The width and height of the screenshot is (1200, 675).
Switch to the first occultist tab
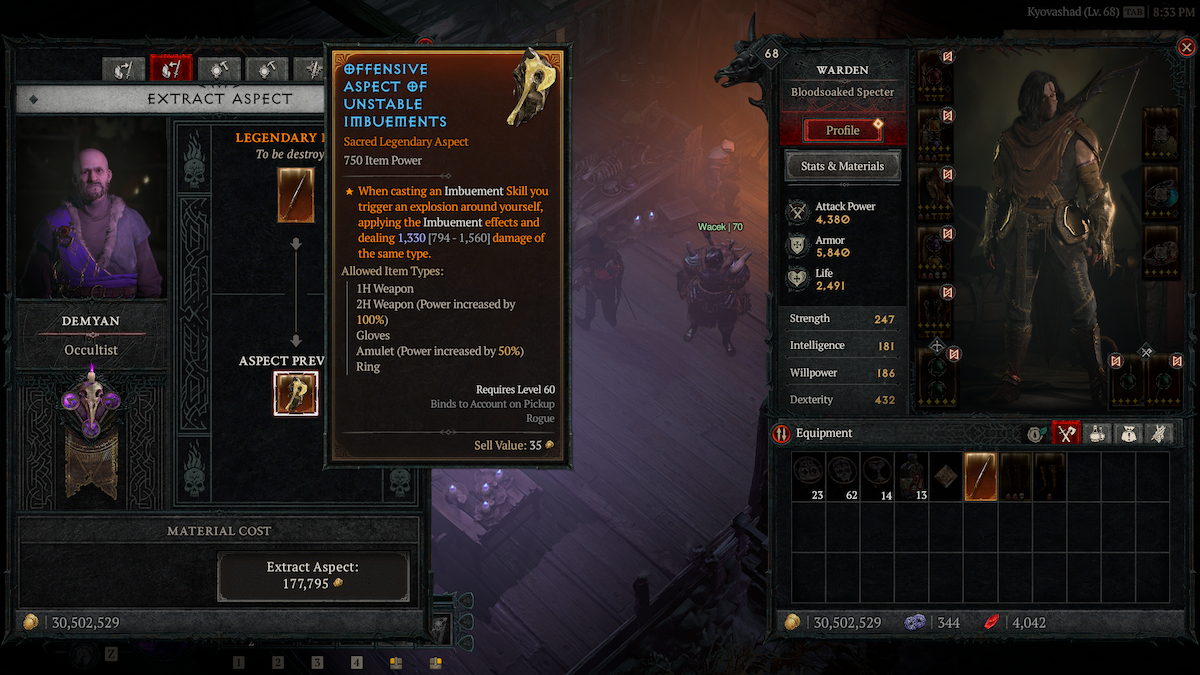124,68
